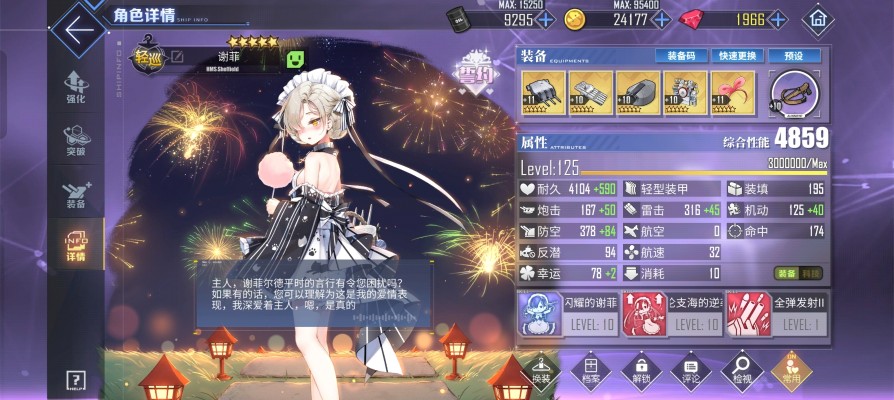Return to home via house icon

click(819, 18)
